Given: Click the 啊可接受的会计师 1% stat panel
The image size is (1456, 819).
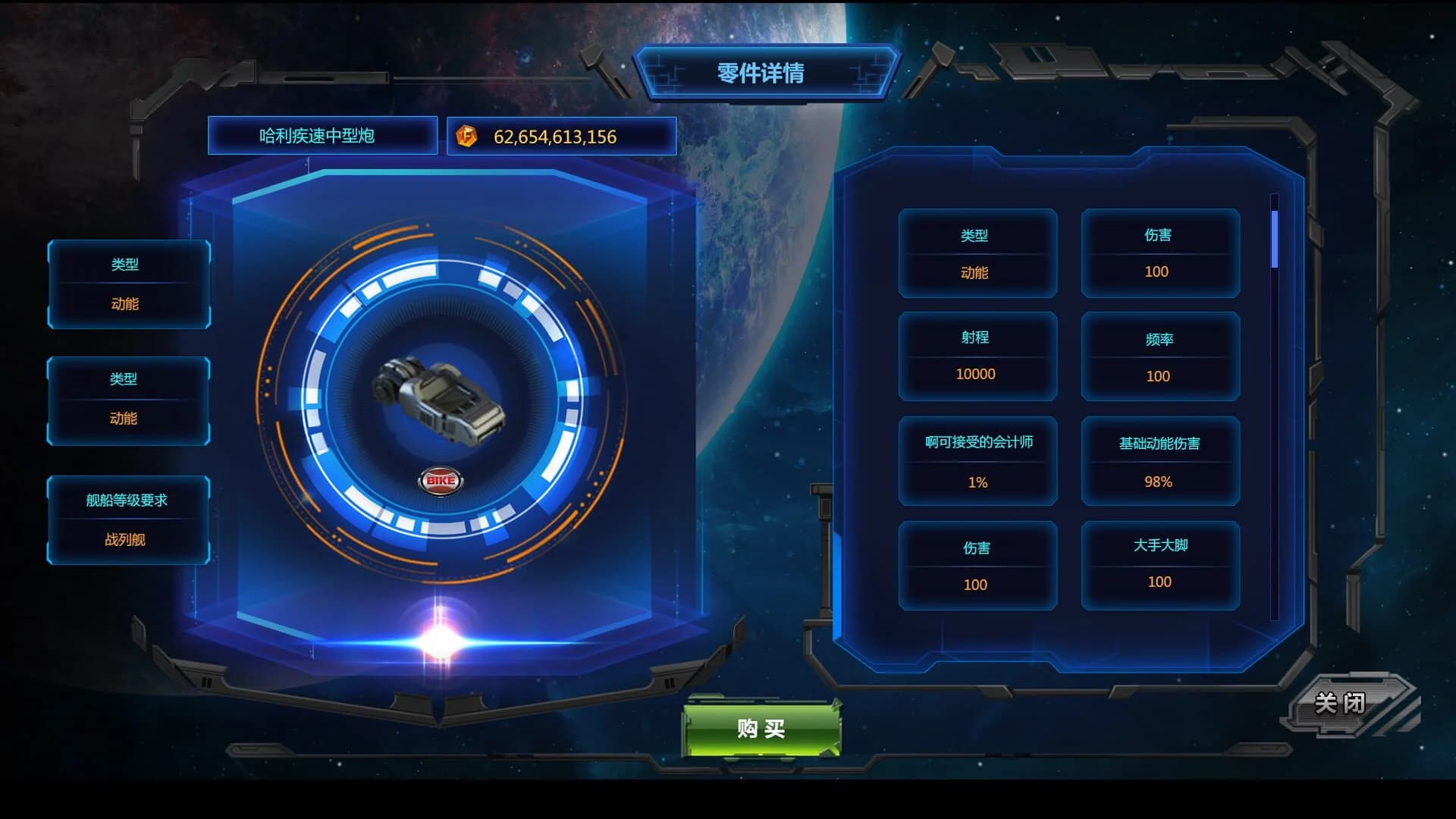Looking at the screenshot, I should tap(977, 461).
